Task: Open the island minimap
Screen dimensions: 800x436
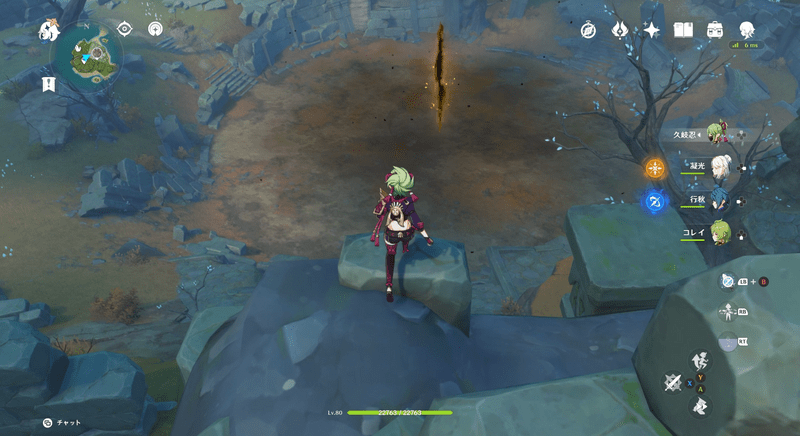Action: coord(89,54)
